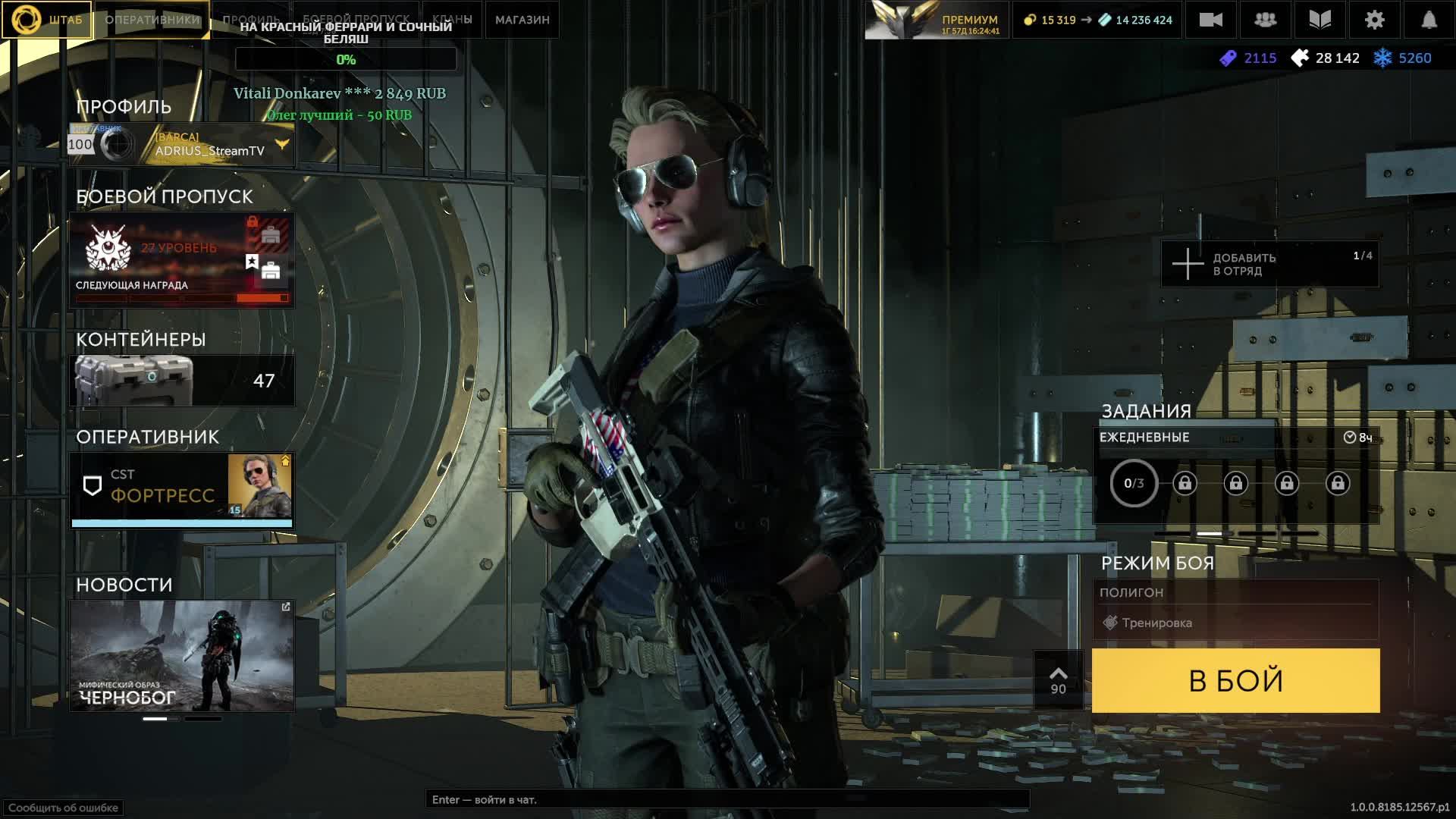This screenshot has width=1456, height=819.
Task: Switch to the Оперативники tab
Action: point(152,20)
